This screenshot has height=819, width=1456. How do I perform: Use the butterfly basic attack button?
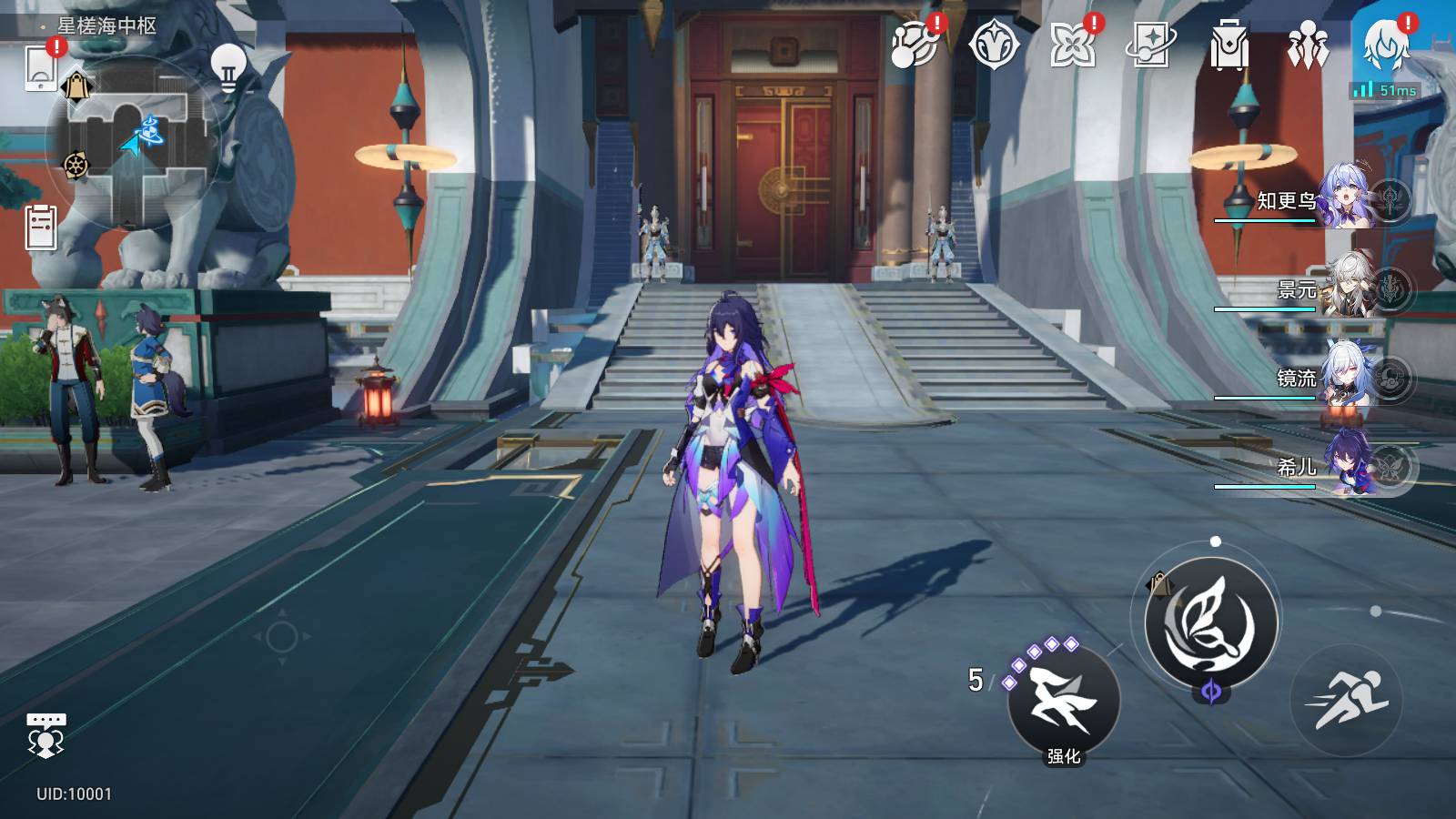(x=1211, y=622)
